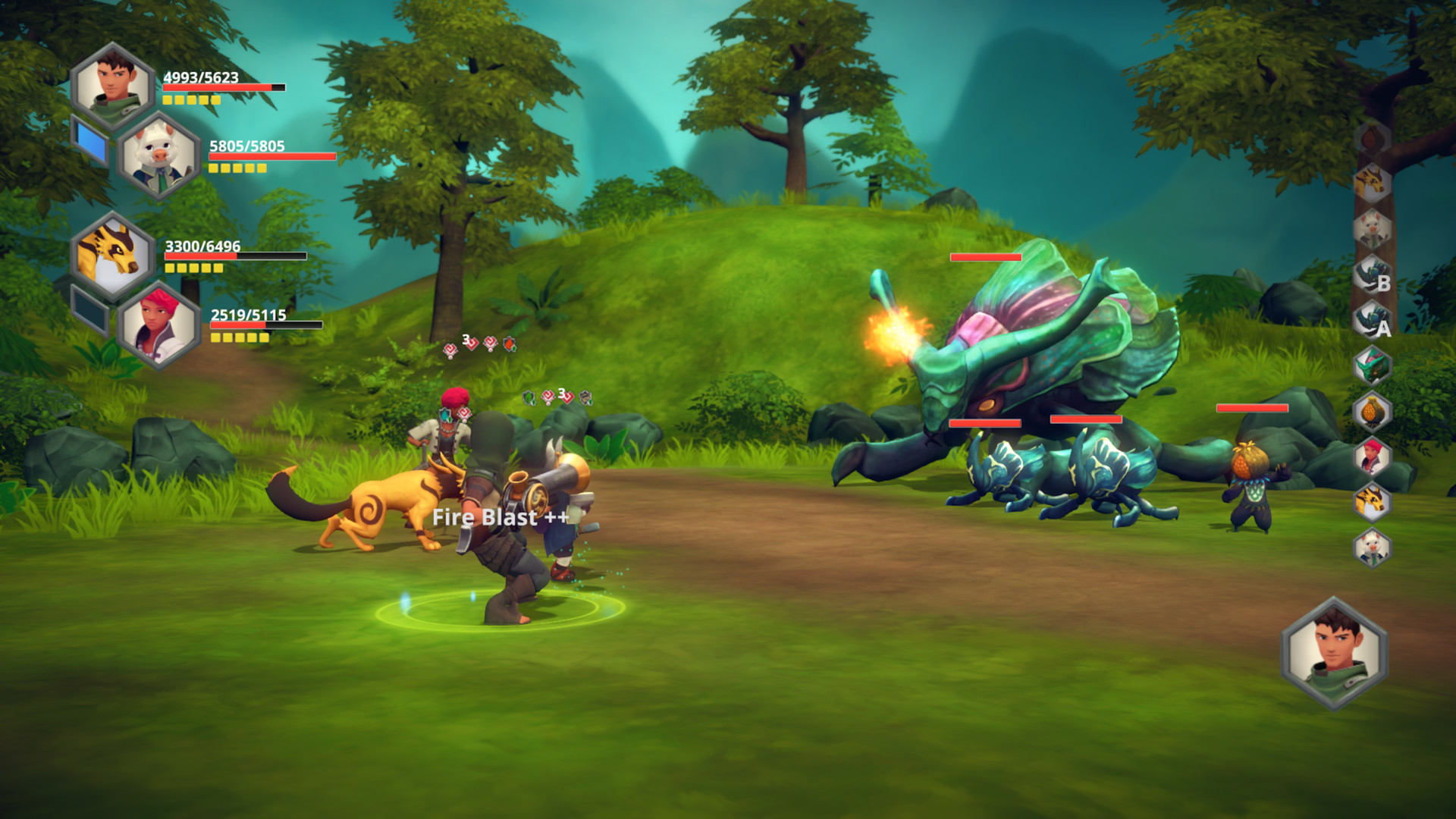Toggle the blue gauge hexagon beside Amon's portrait
This screenshot has height=819, width=1456.
click(x=89, y=143)
